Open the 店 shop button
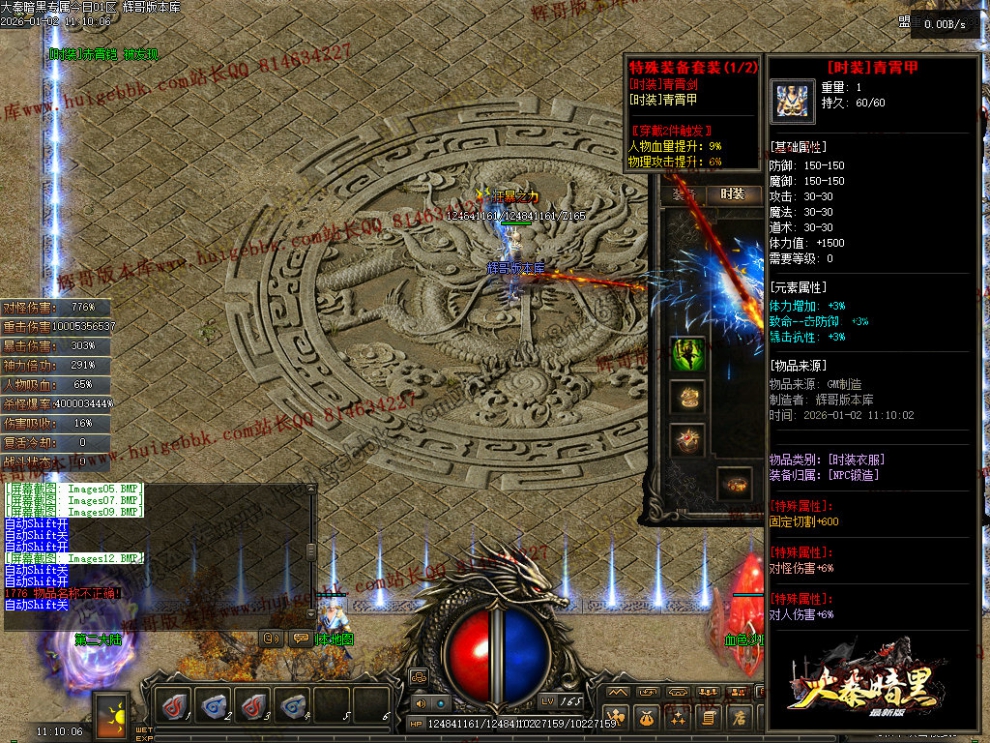Screen dimensions: 990x743 coord(740,717)
